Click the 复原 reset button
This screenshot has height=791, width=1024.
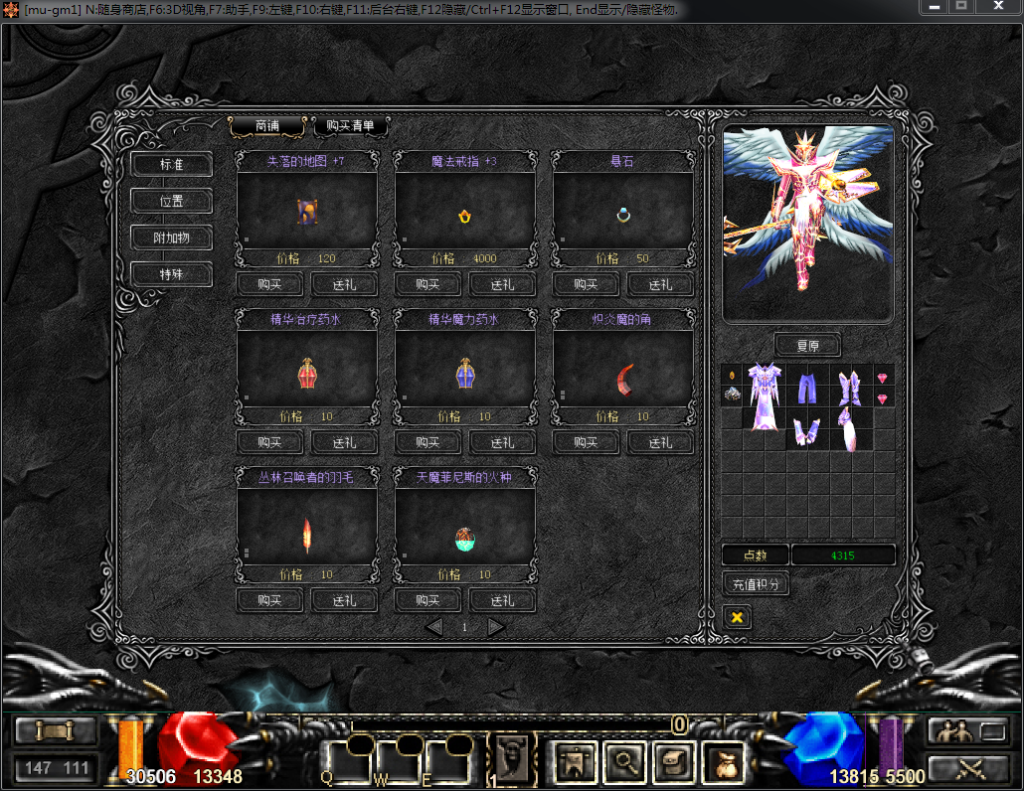click(807, 345)
